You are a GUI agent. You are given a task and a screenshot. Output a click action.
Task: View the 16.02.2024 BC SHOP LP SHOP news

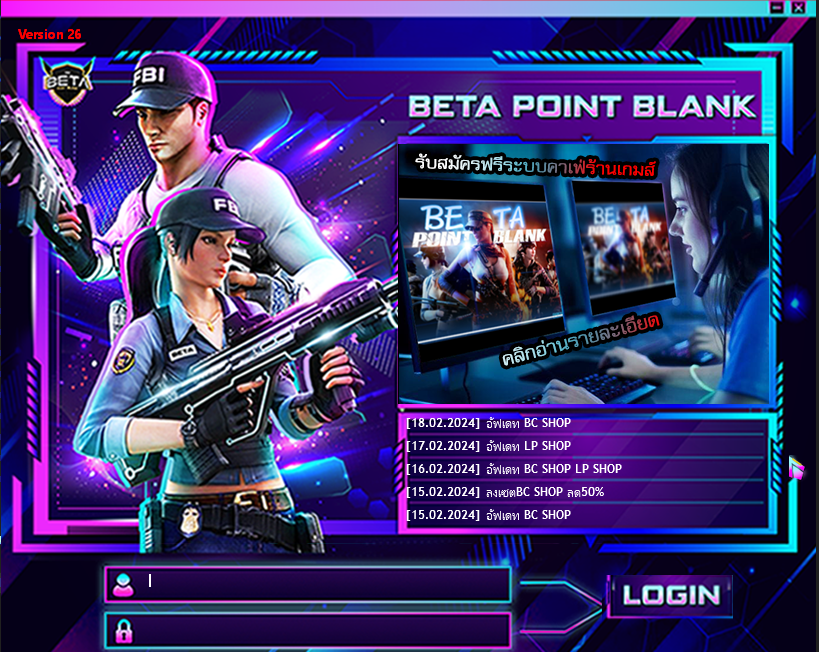point(585,469)
